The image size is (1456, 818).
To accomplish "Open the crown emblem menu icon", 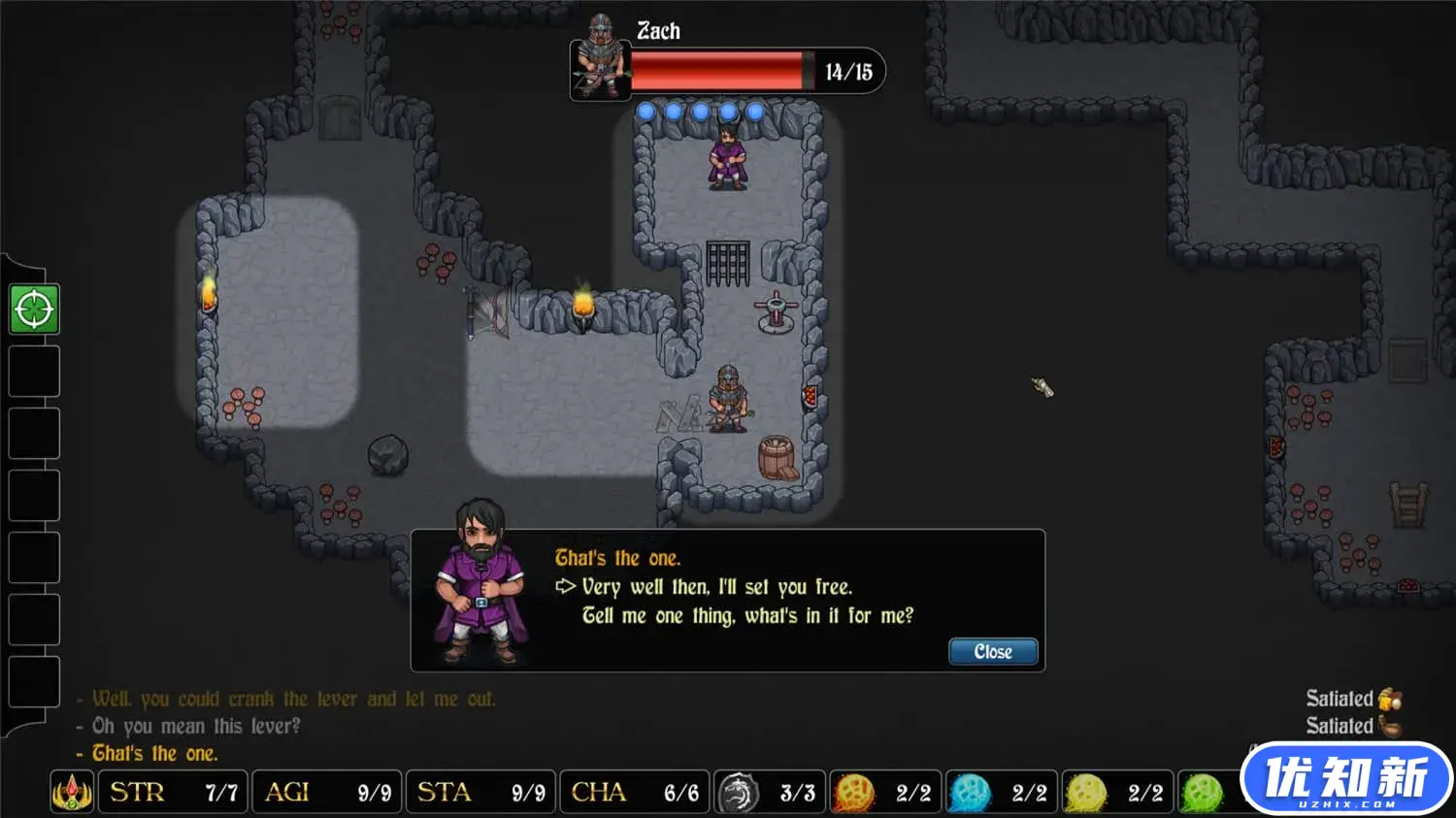I will click(72, 793).
